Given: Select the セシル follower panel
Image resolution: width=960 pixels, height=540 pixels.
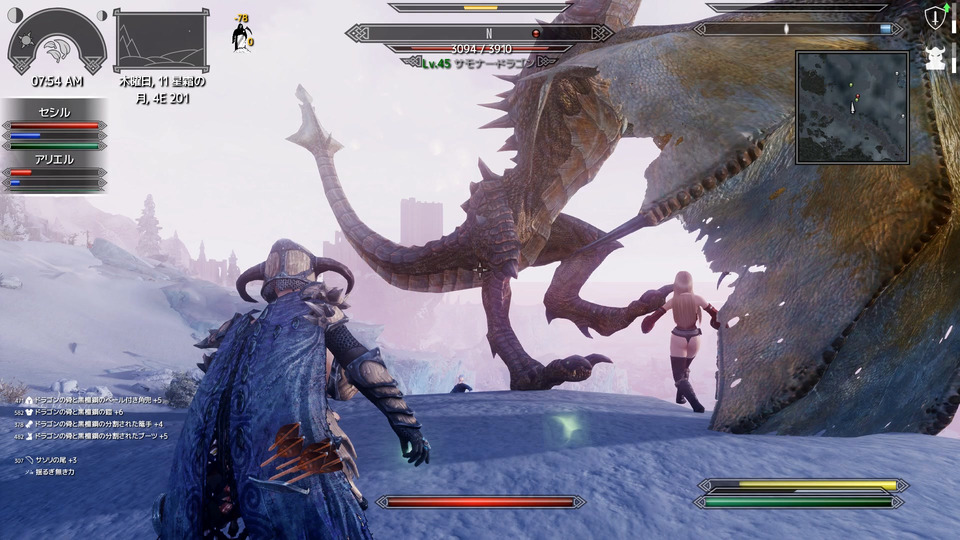Looking at the screenshot, I should 56,125.
